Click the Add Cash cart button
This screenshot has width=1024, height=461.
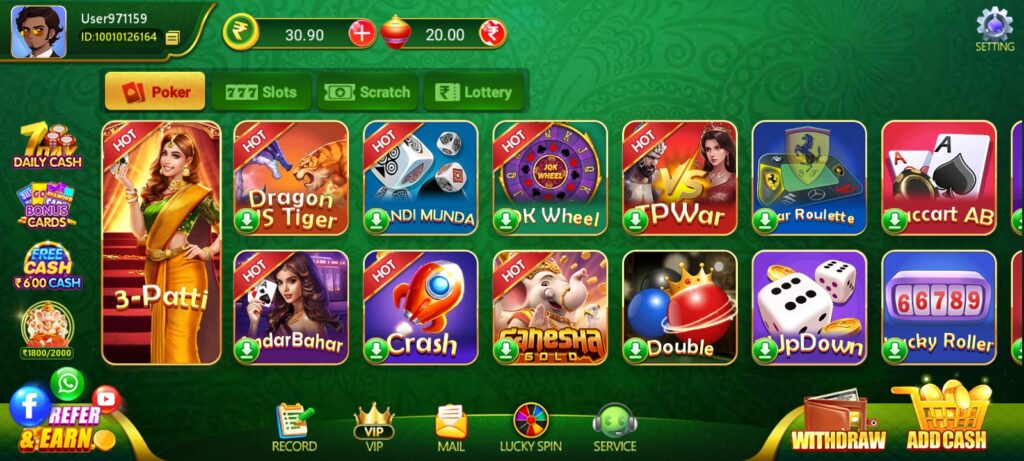coord(946,420)
